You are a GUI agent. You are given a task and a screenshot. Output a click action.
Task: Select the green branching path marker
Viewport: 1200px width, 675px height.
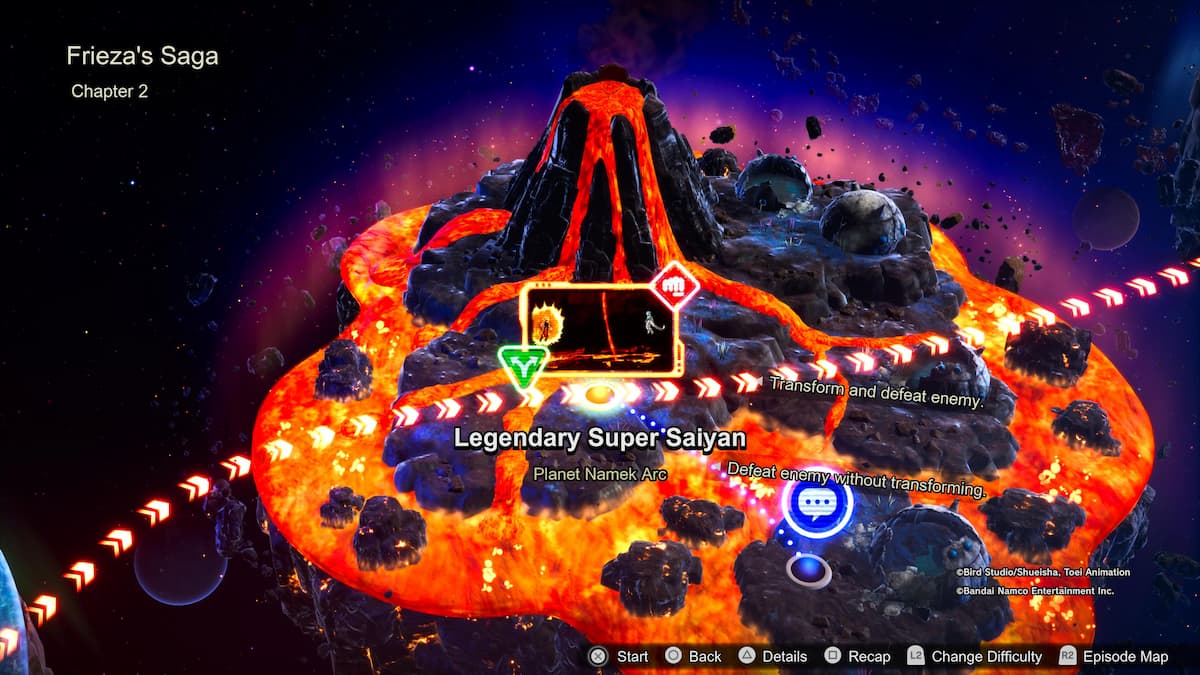coord(521,368)
